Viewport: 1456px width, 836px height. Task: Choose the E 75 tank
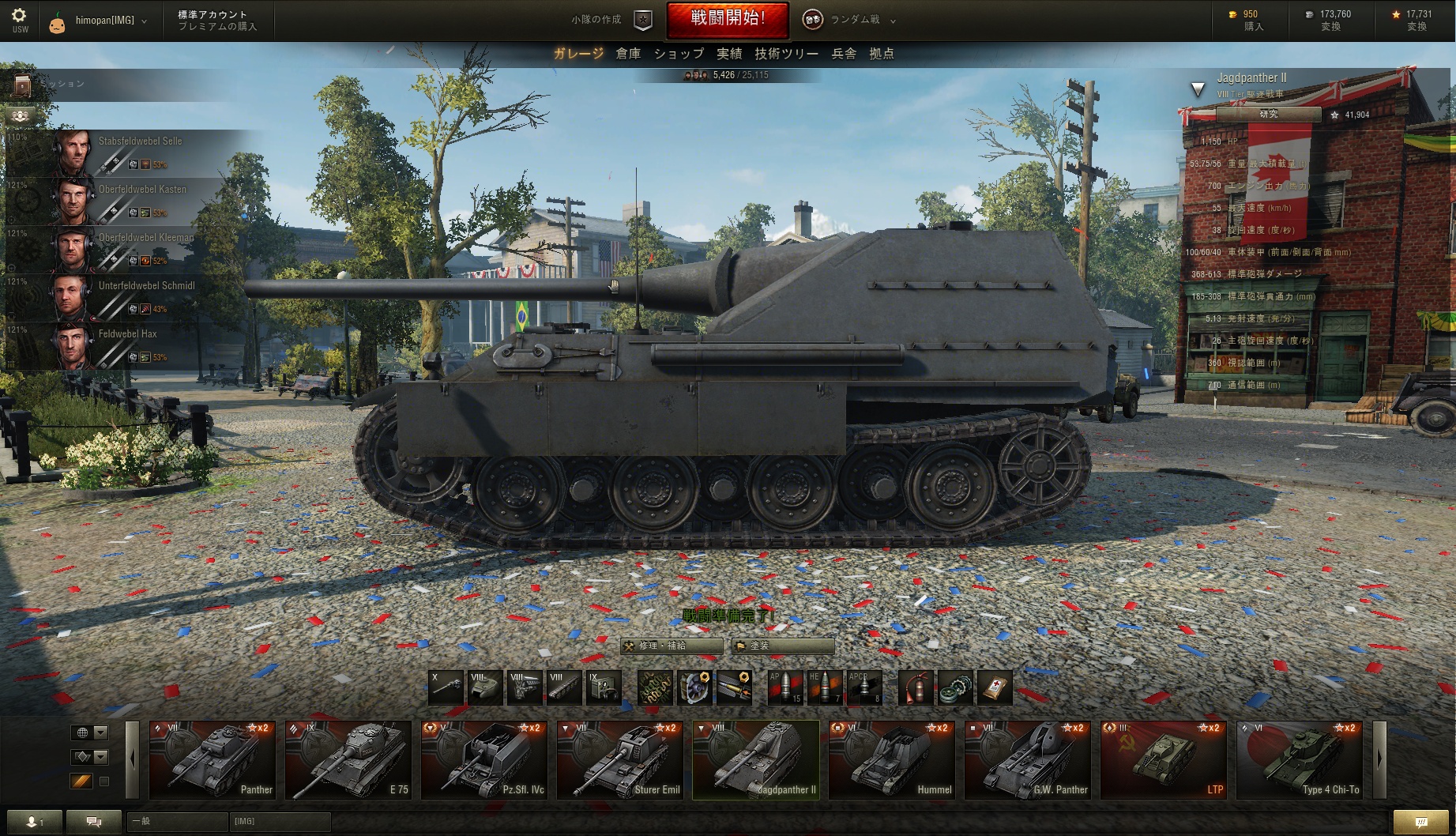point(348,759)
